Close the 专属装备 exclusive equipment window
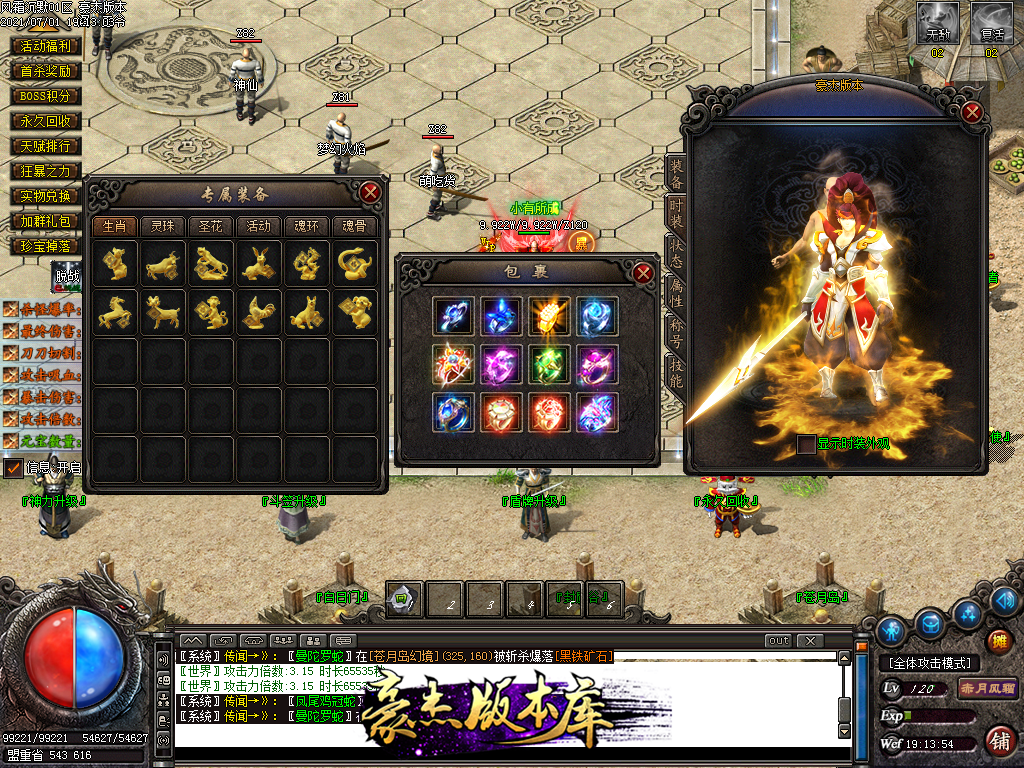Image resolution: width=1024 pixels, height=768 pixels. coord(370,192)
